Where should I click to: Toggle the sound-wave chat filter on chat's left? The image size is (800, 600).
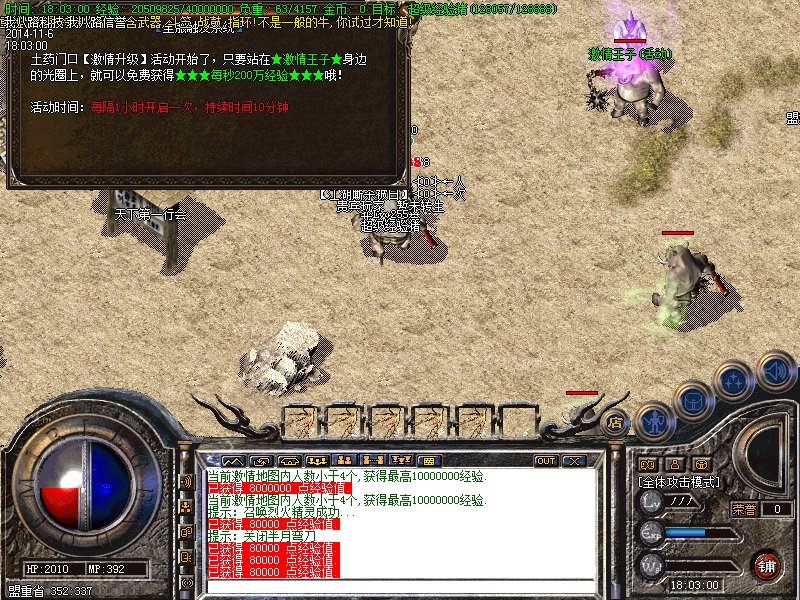point(186,482)
